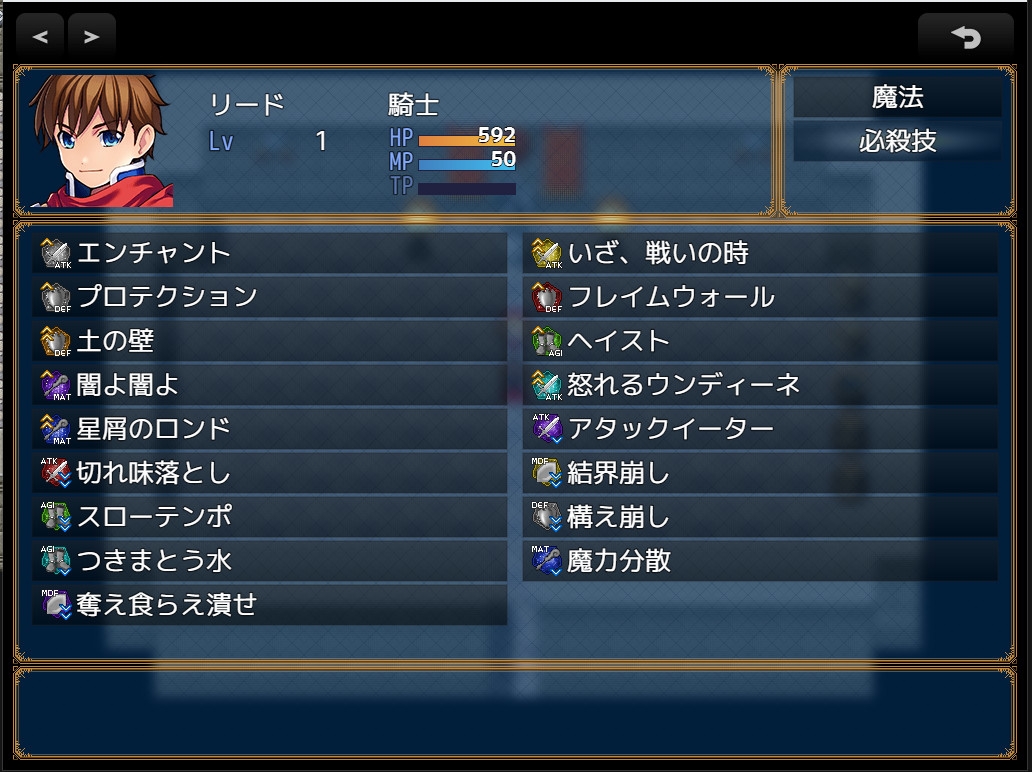Select the 魔法 skill category
Screen dimensions: 1032x772
pyautogui.click(x=897, y=98)
